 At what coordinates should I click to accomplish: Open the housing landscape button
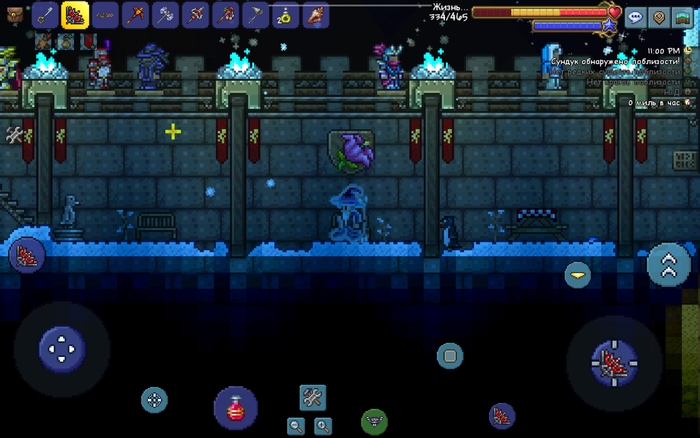(x=682, y=17)
